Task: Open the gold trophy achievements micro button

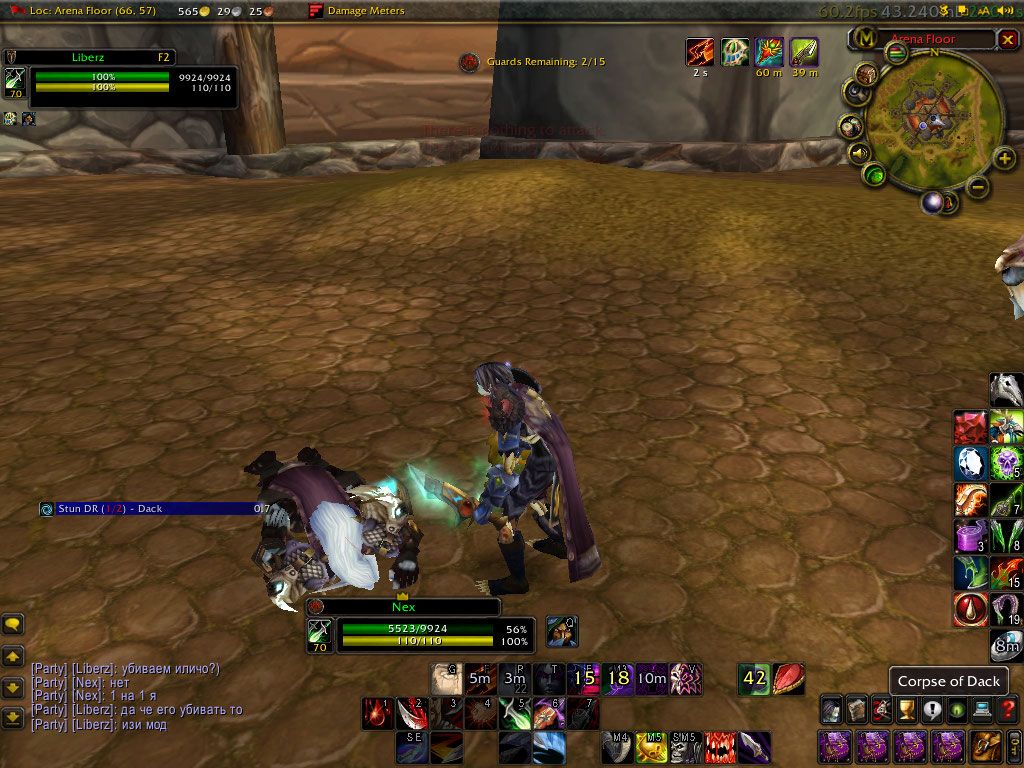Action: (906, 710)
